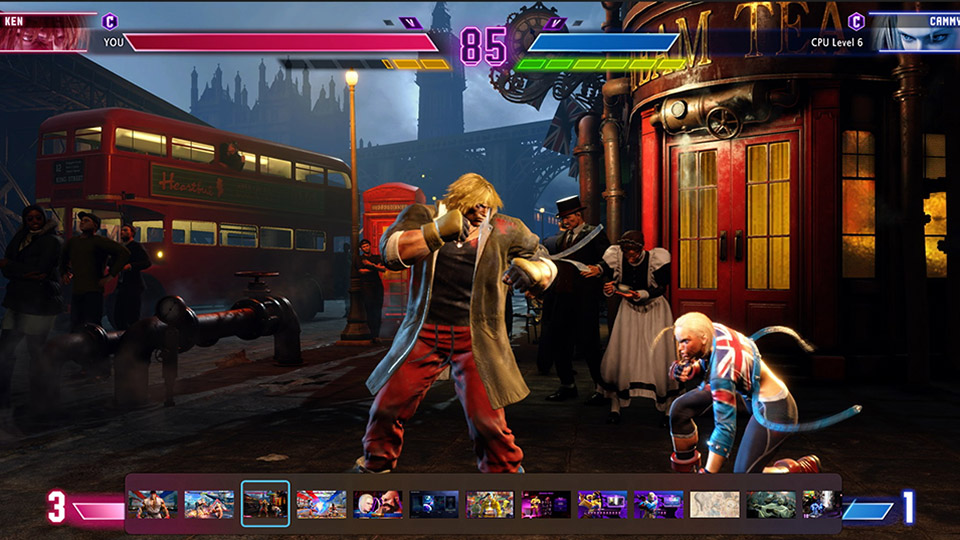Show the dark blue menu screen thumbnail
The image size is (960, 540).
433,504
